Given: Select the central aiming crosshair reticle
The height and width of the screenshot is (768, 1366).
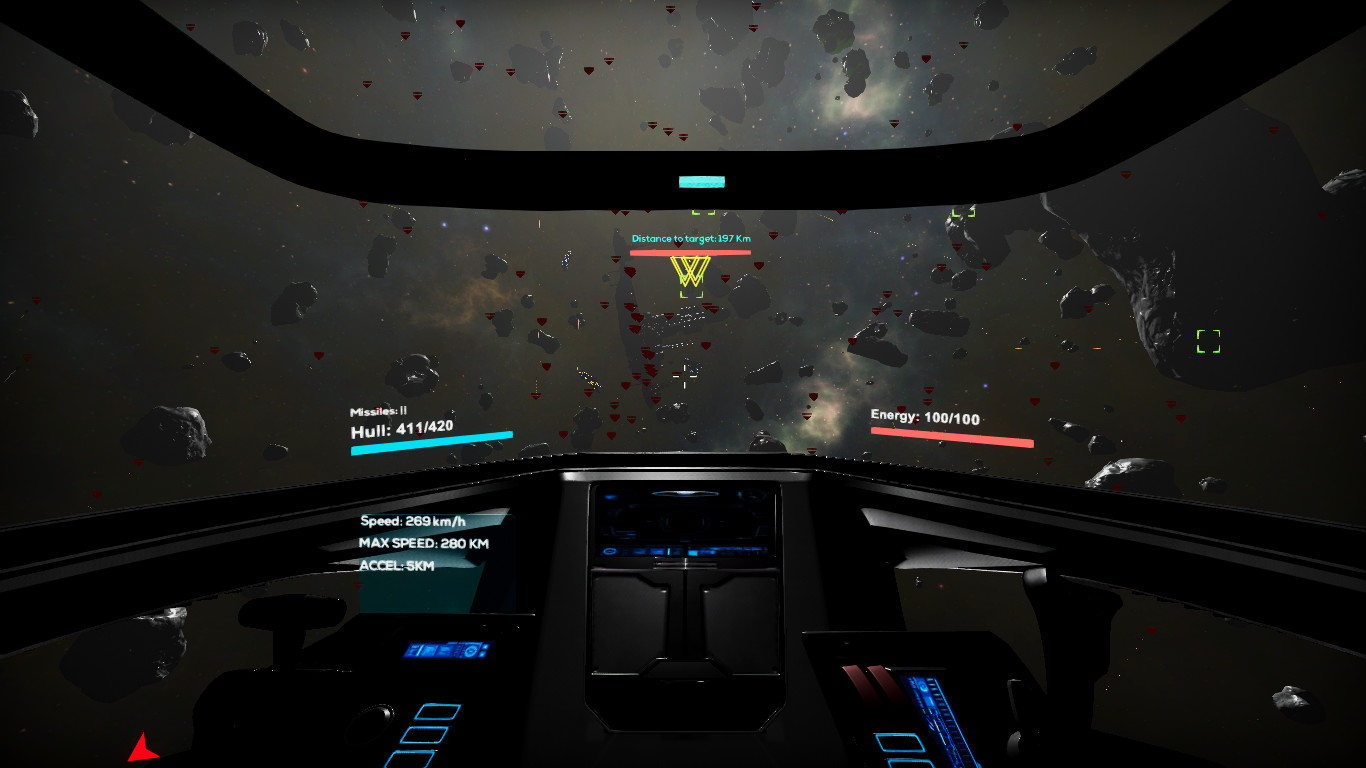Looking at the screenshot, I should 686,375.
